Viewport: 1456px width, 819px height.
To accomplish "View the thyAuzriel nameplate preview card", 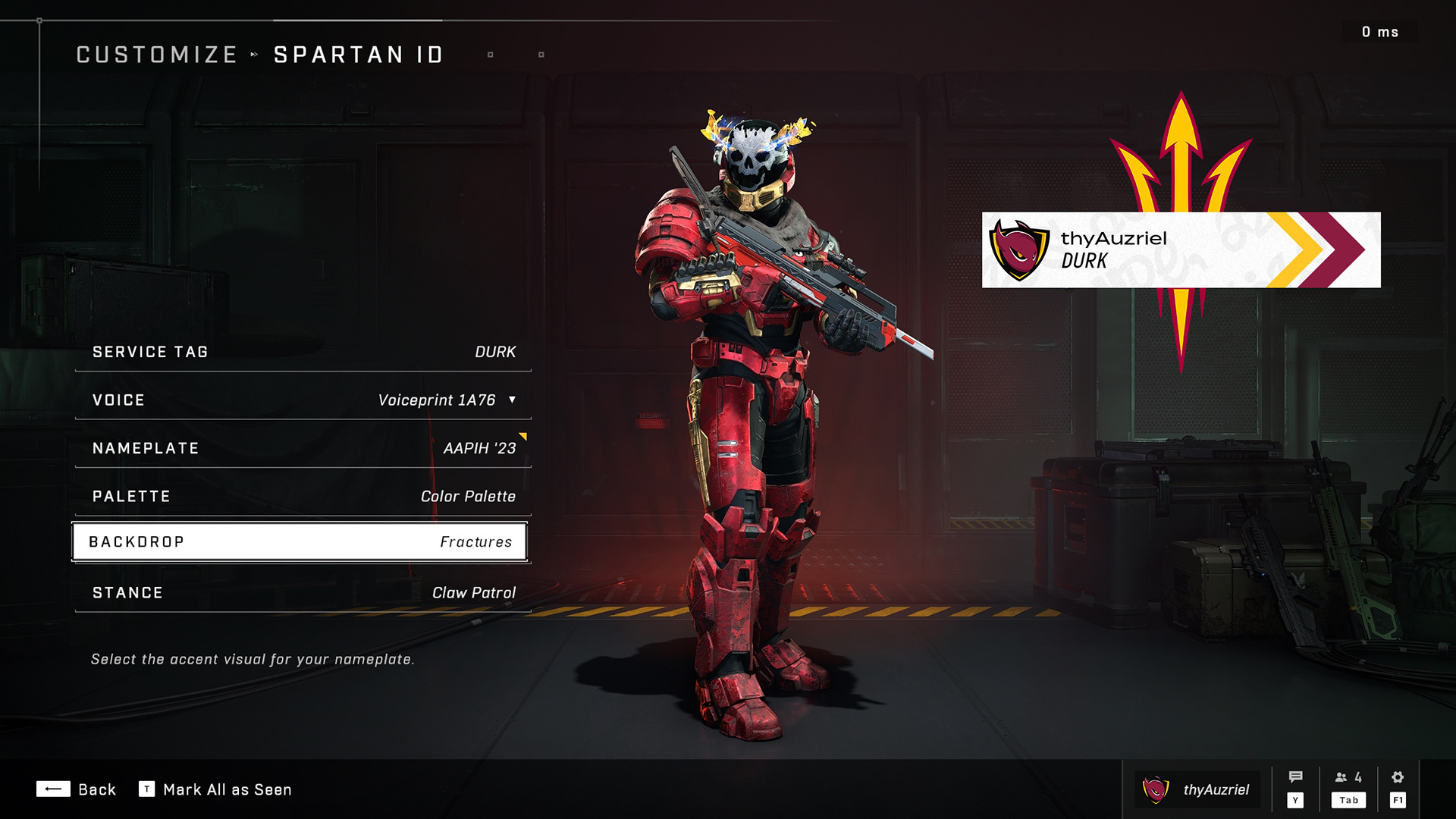I will (x=1181, y=250).
